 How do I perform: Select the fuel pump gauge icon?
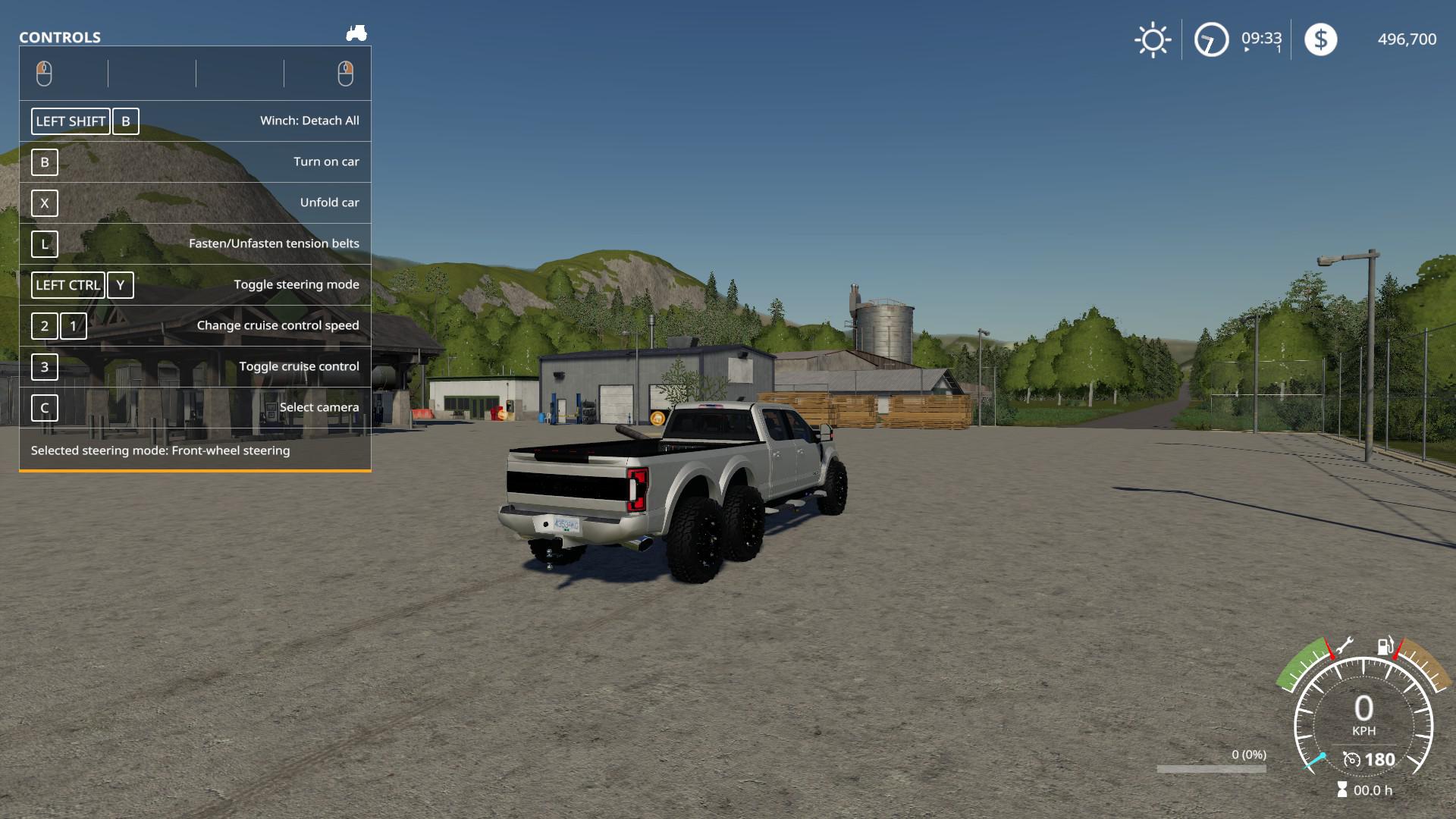point(1385,645)
